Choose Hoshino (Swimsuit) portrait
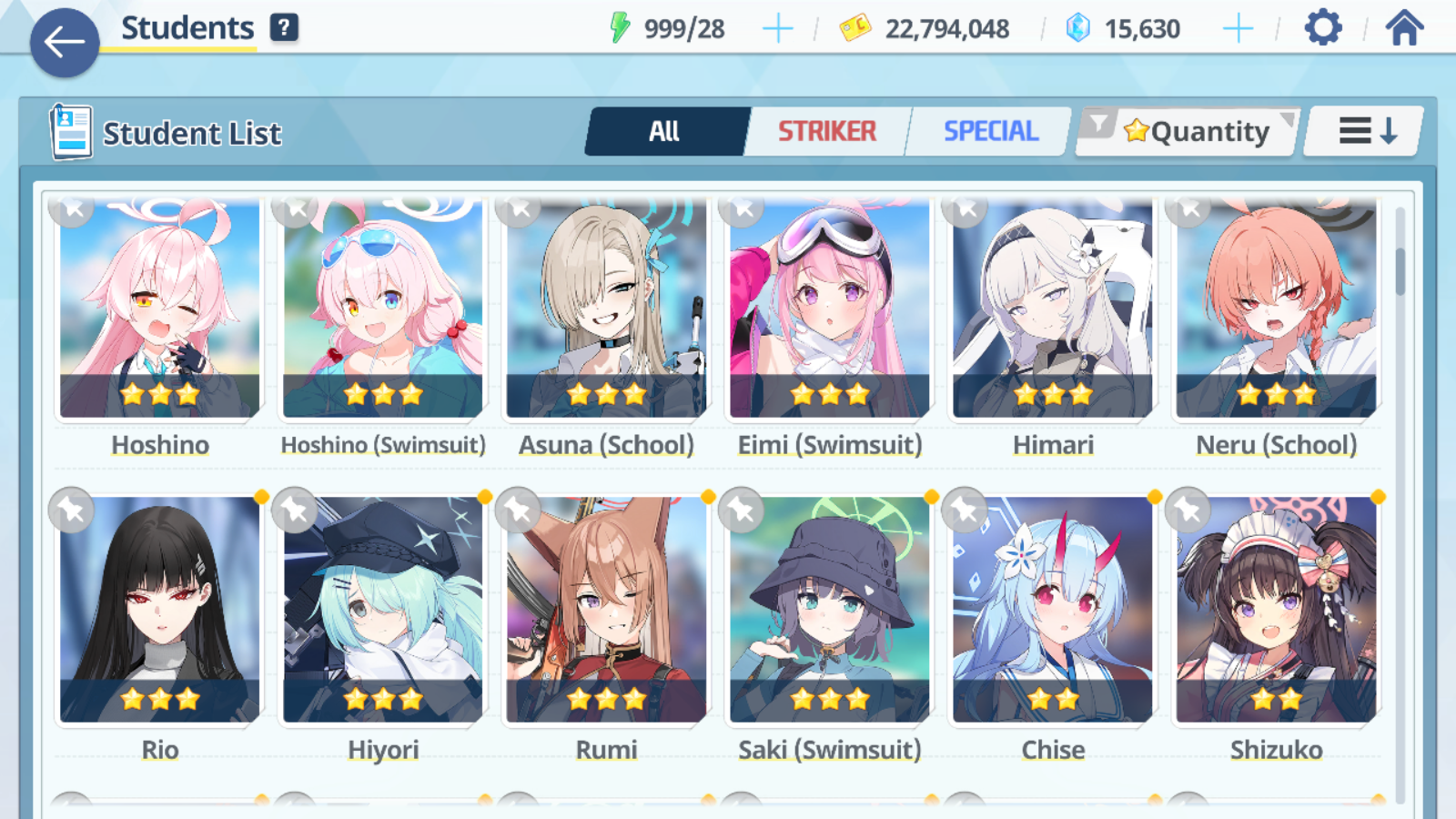The height and width of the screenshot is (819, 1456). click(x=383, y=309)
